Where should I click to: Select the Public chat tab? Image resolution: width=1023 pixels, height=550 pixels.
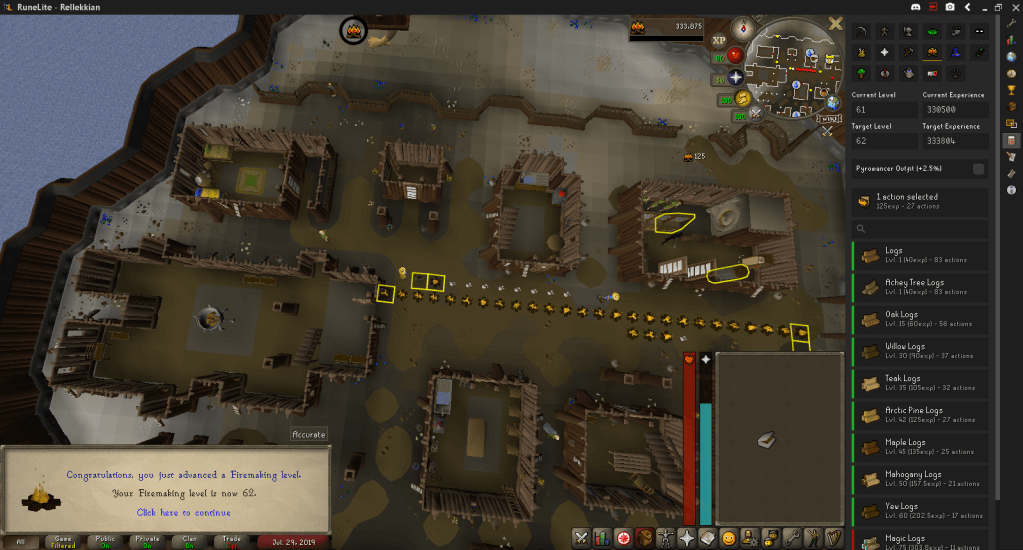[x=105, y=541]
